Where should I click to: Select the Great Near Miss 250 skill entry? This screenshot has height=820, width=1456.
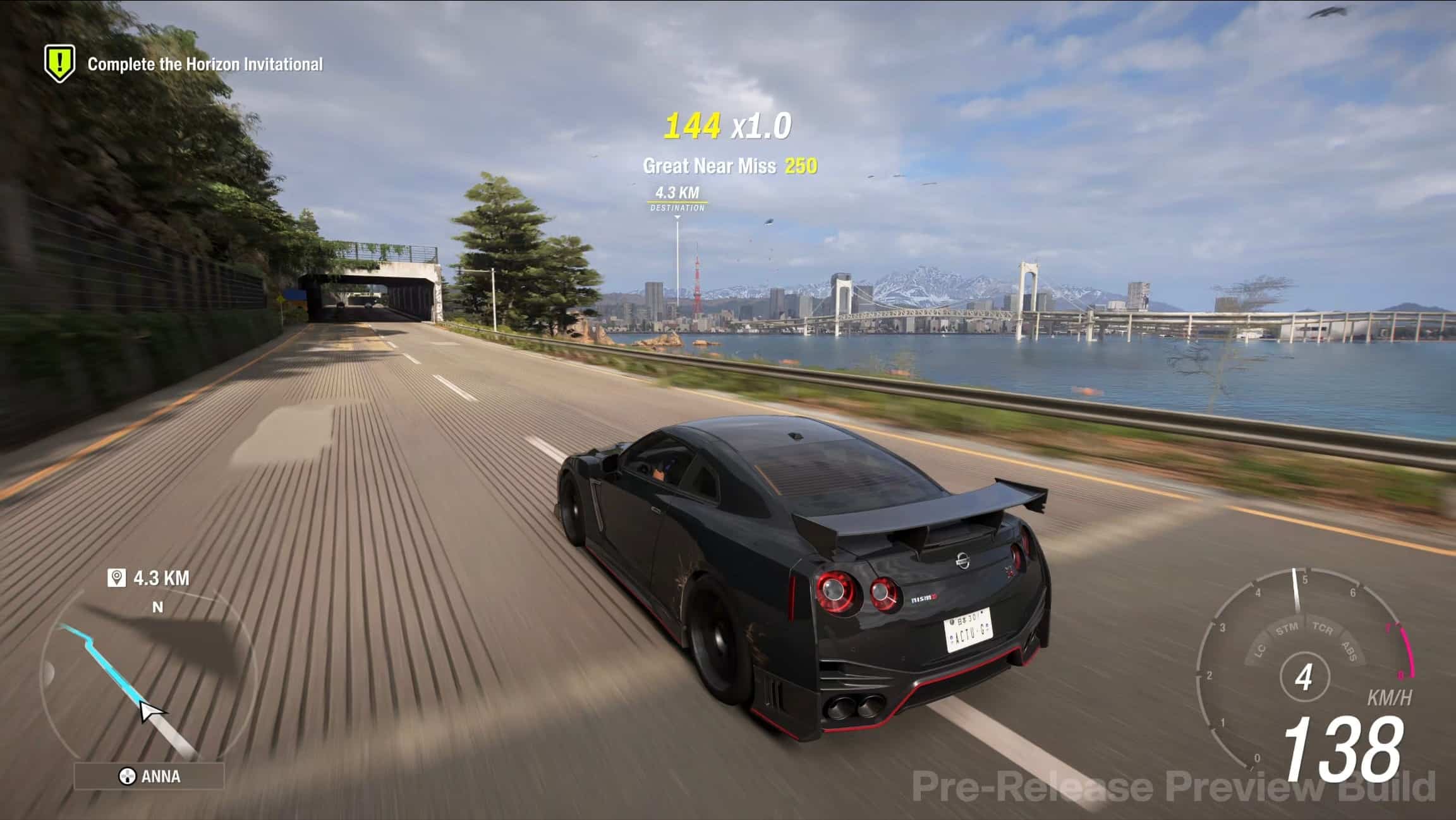729,166
